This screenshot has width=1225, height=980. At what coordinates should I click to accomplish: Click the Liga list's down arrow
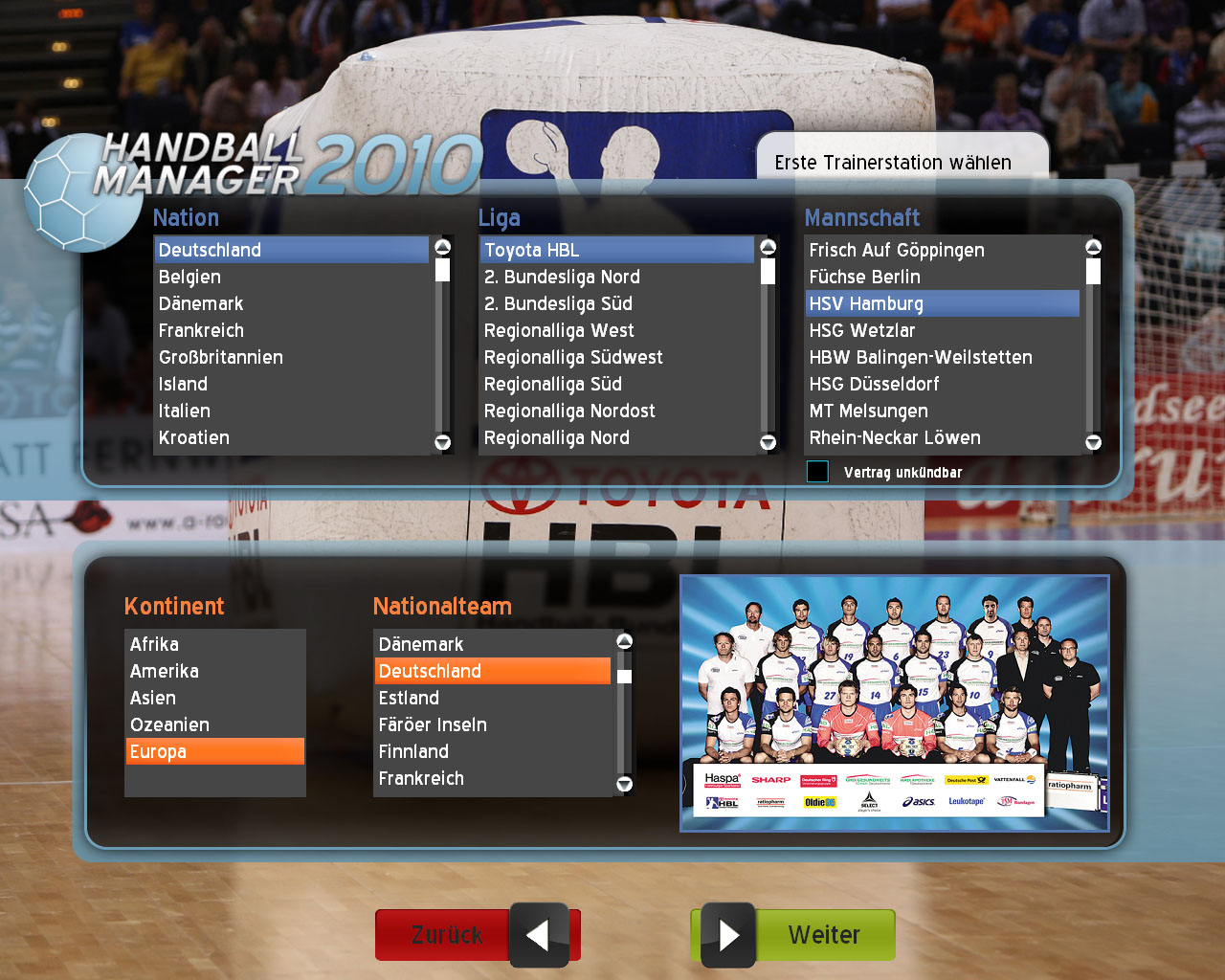click(768, 442)
